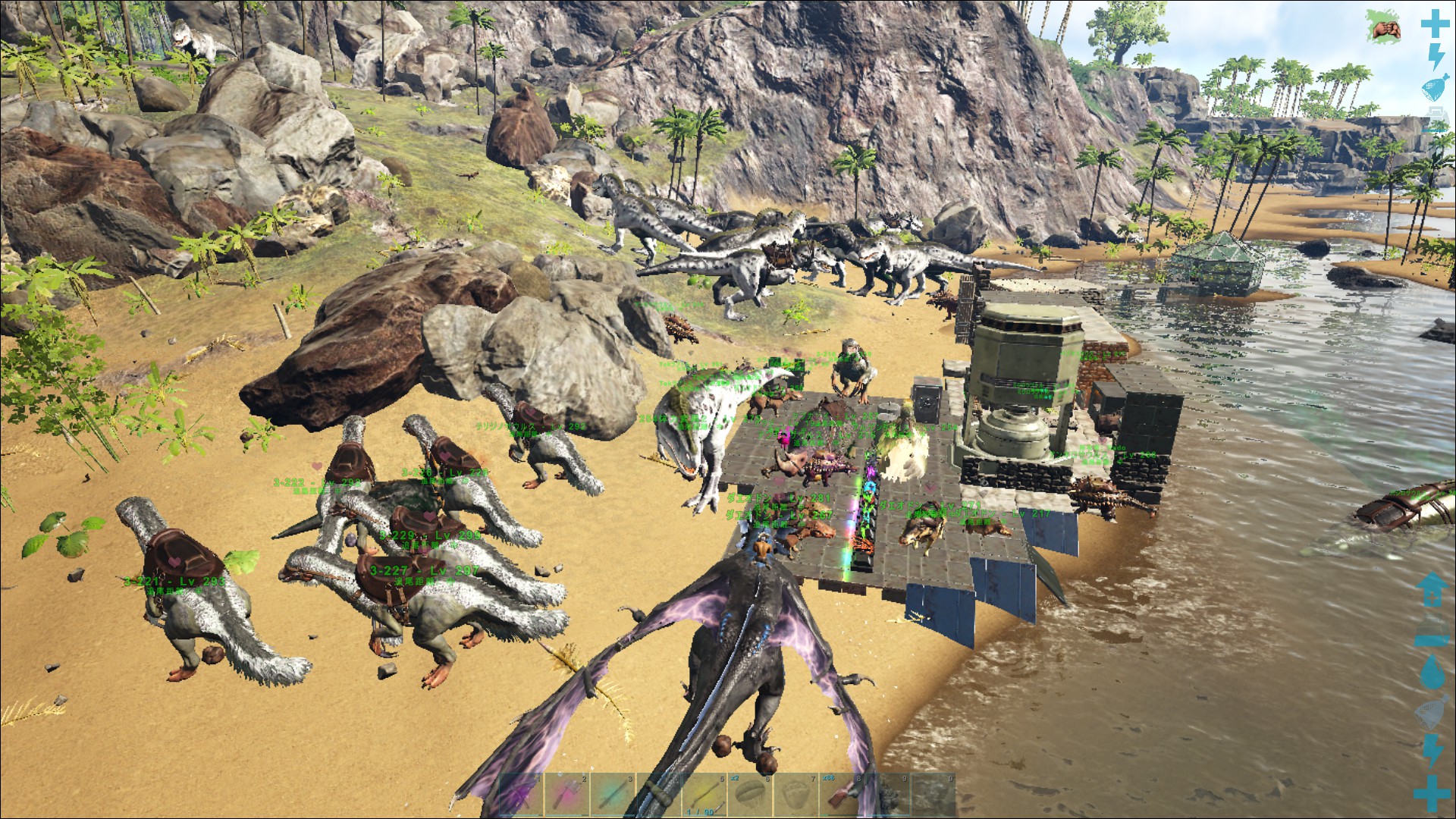This screenshot has width=1456, height=819.
Task: Click the longneck rifle in hotbar slot 5
Action: pos(705,792)
